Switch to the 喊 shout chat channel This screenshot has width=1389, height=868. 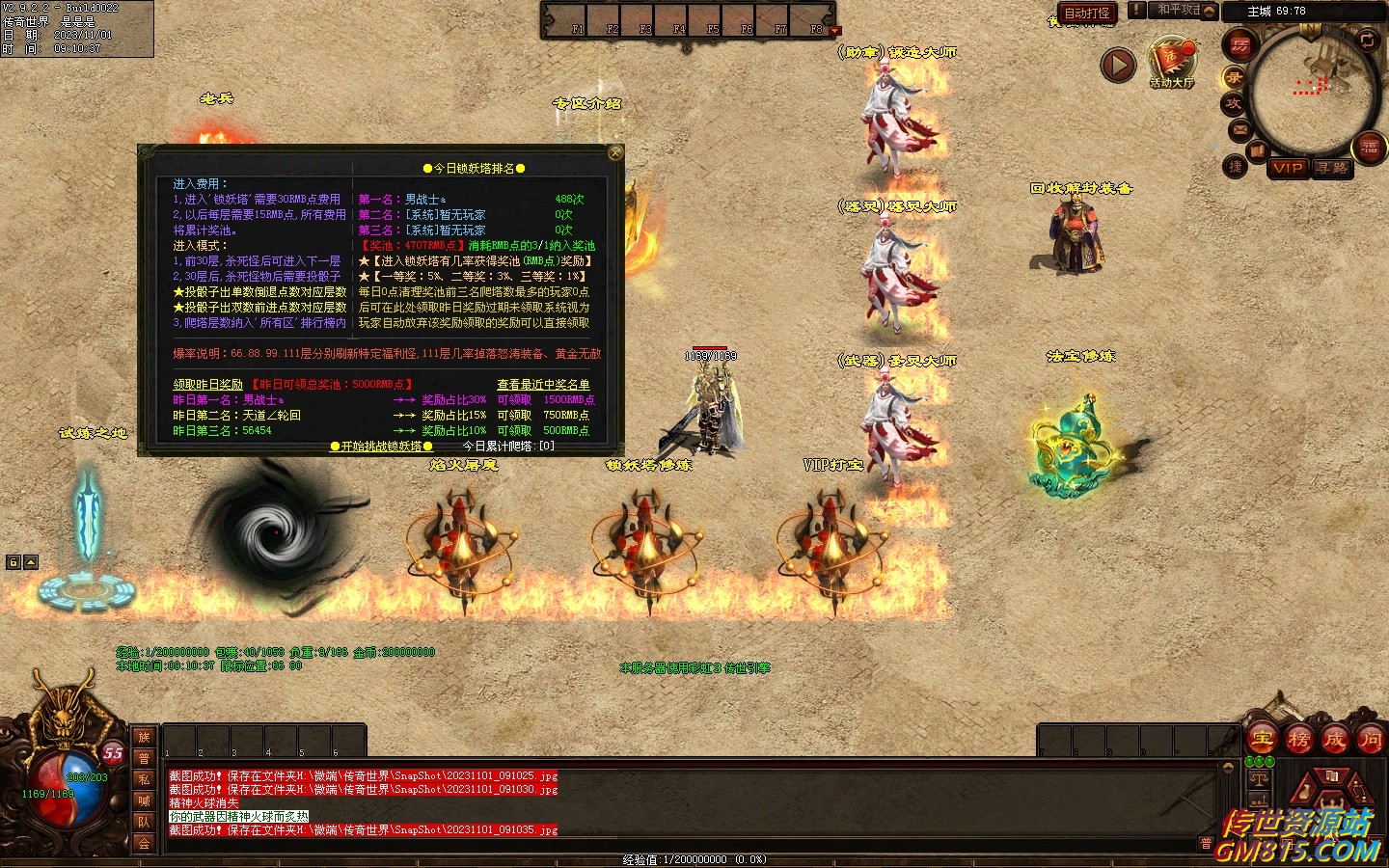pos(144,800)
